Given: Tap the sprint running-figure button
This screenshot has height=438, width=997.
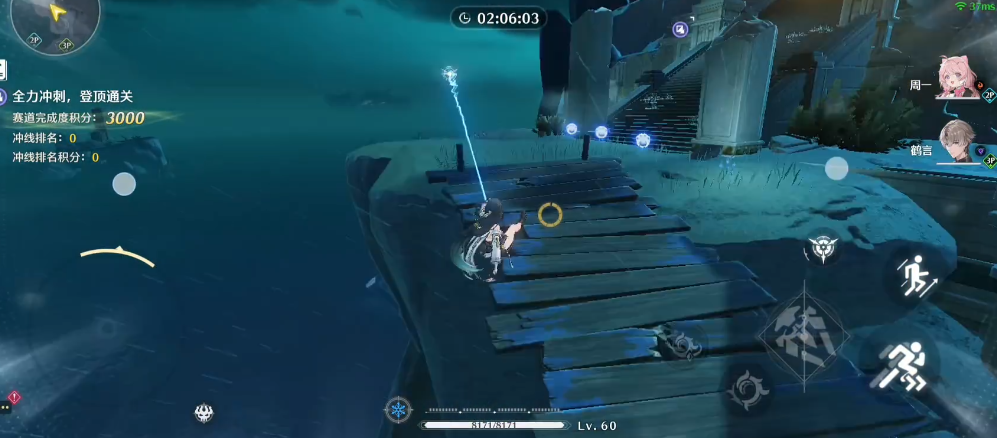Looking at the screenshot, I should click(x=909, y=367).
